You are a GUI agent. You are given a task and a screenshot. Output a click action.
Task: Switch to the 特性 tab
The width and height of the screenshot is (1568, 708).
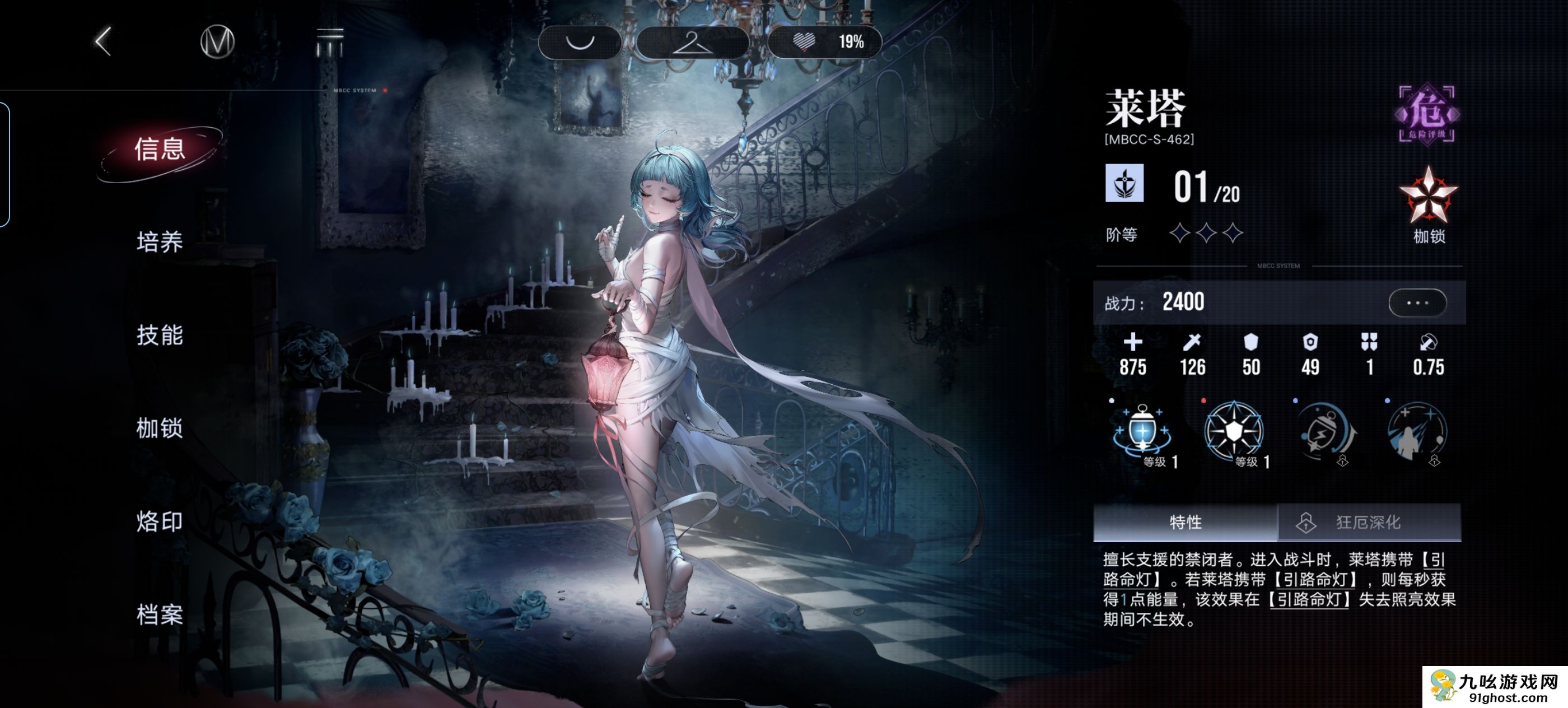(x=1185, y=523)
